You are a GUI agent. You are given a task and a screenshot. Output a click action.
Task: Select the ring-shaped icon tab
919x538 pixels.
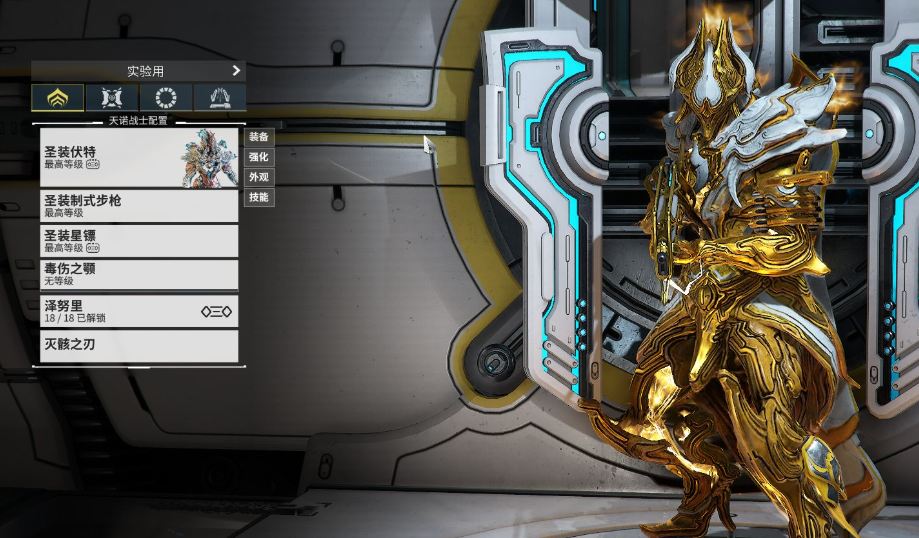tap(165, 98)
